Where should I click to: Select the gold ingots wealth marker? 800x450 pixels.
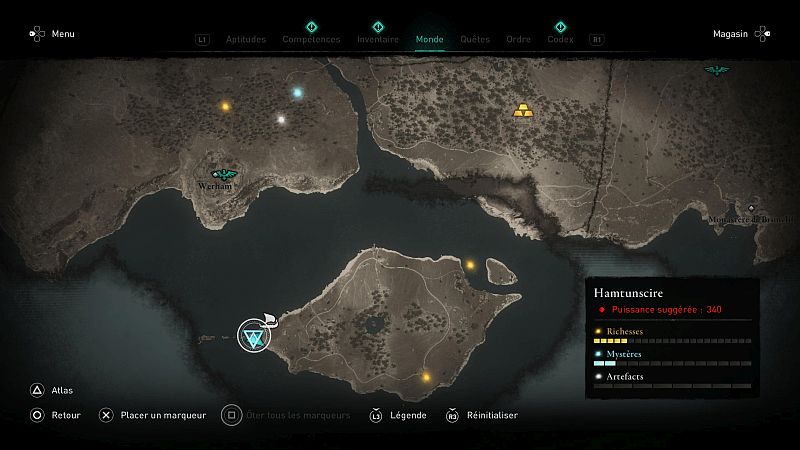522,110
